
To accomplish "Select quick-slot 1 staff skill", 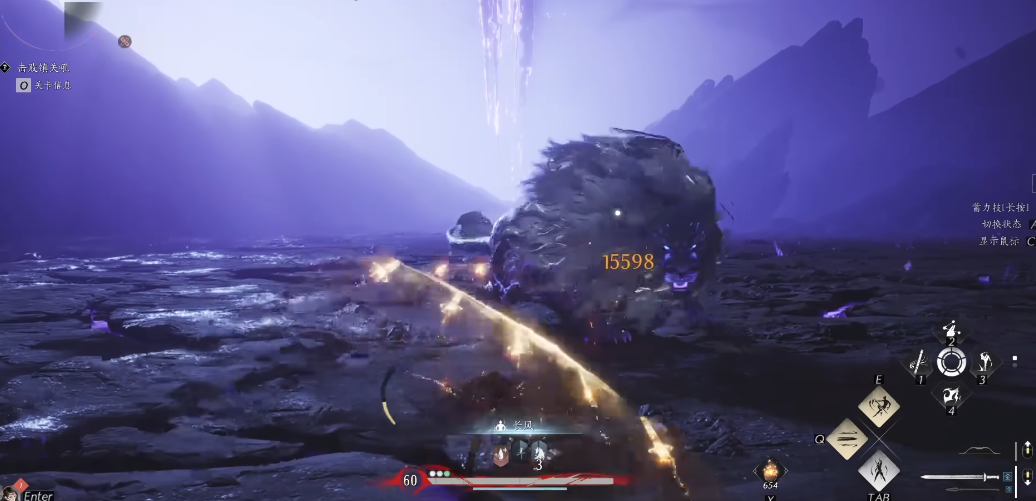I will (918, 364).
